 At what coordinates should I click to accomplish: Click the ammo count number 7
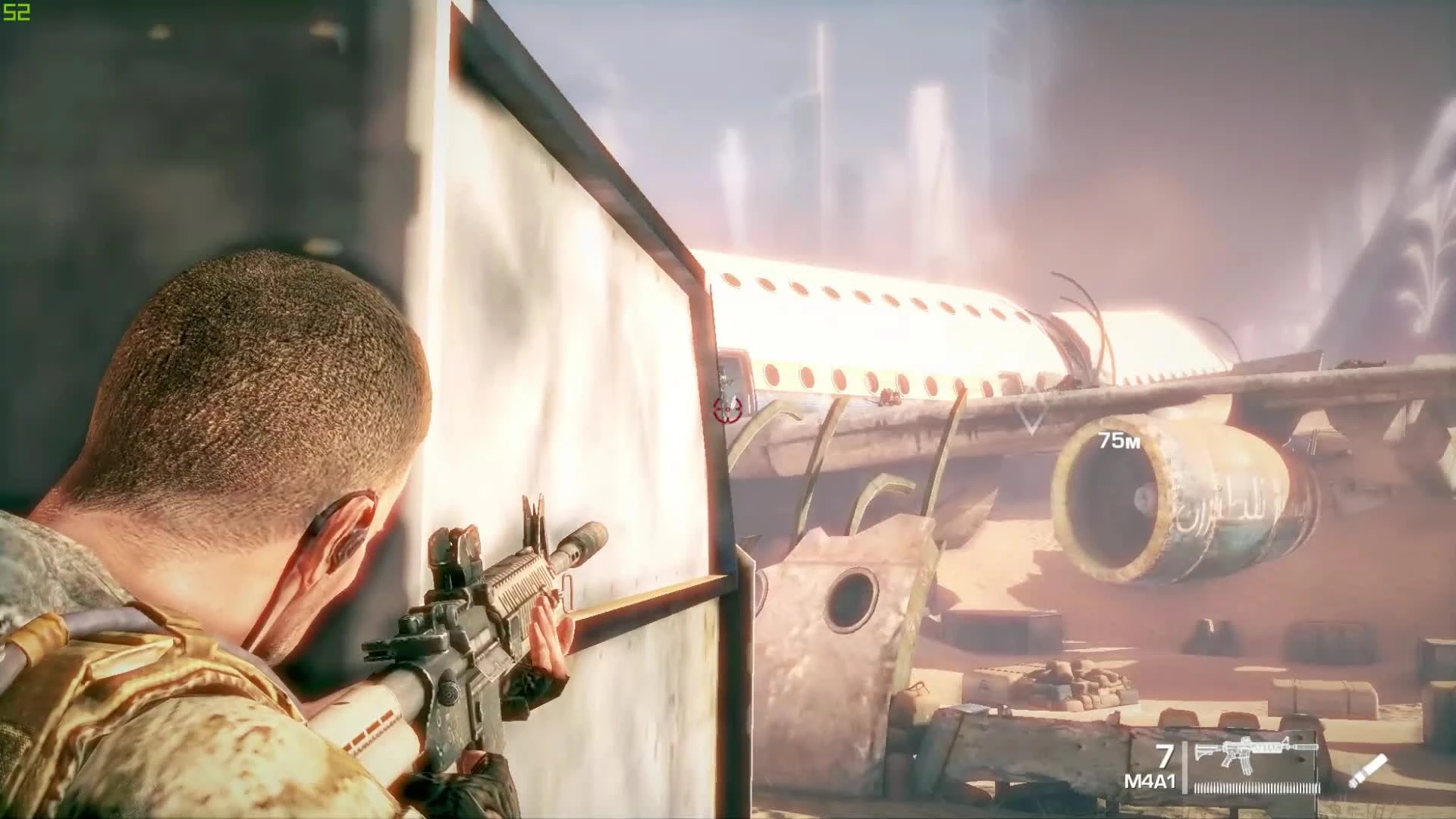1165,755
